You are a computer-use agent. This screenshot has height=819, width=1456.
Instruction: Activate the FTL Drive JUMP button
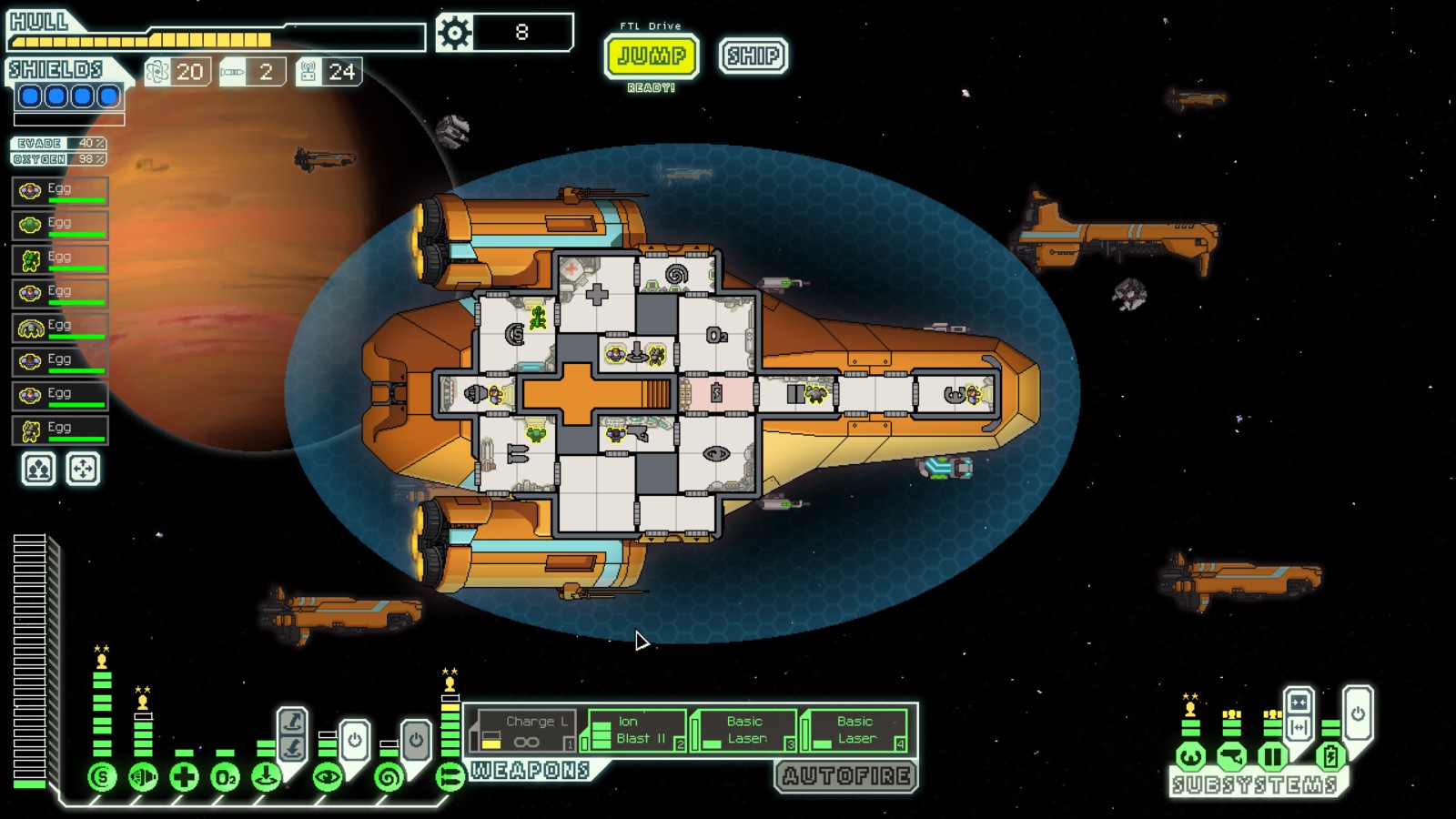(x=652, y=56)
